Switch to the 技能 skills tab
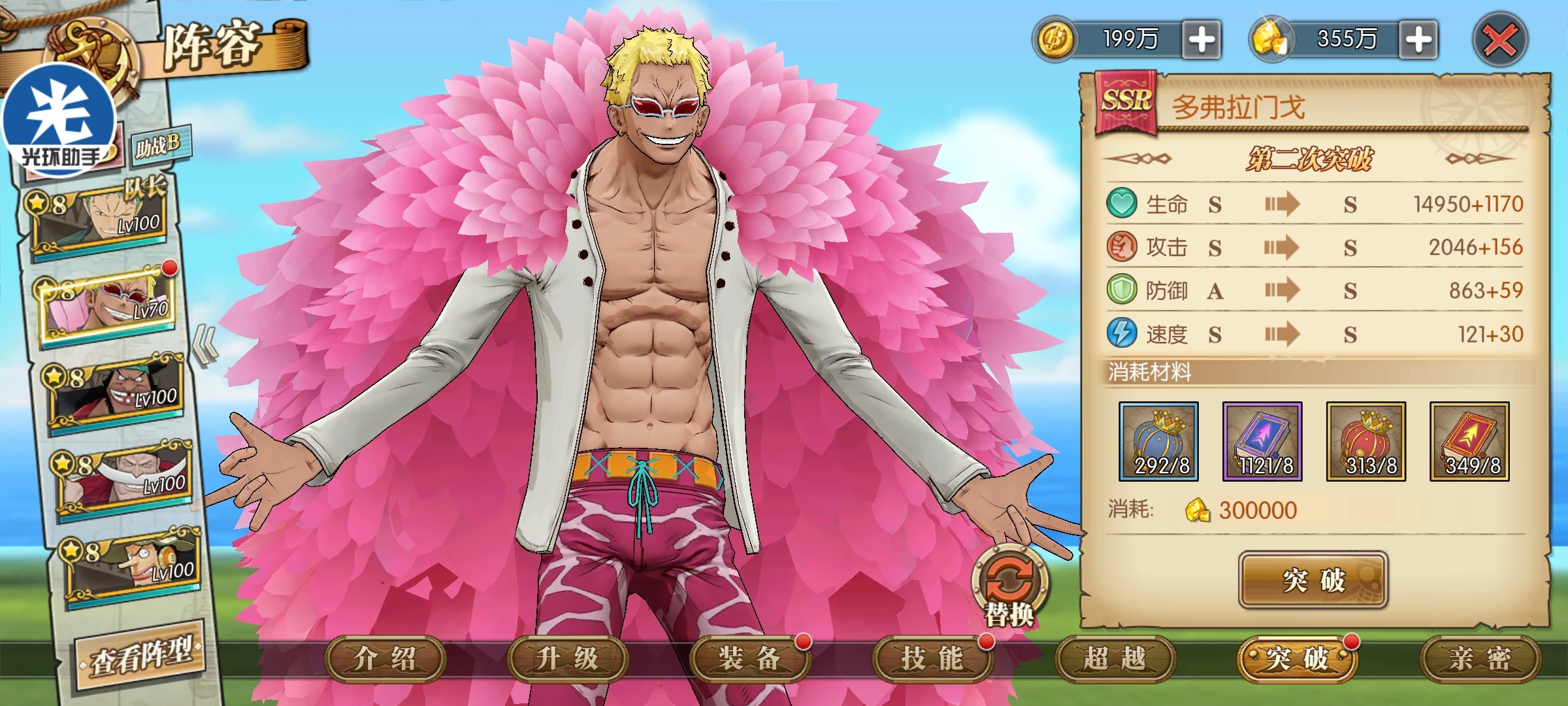1568x706 pixels. pos(932,659)
